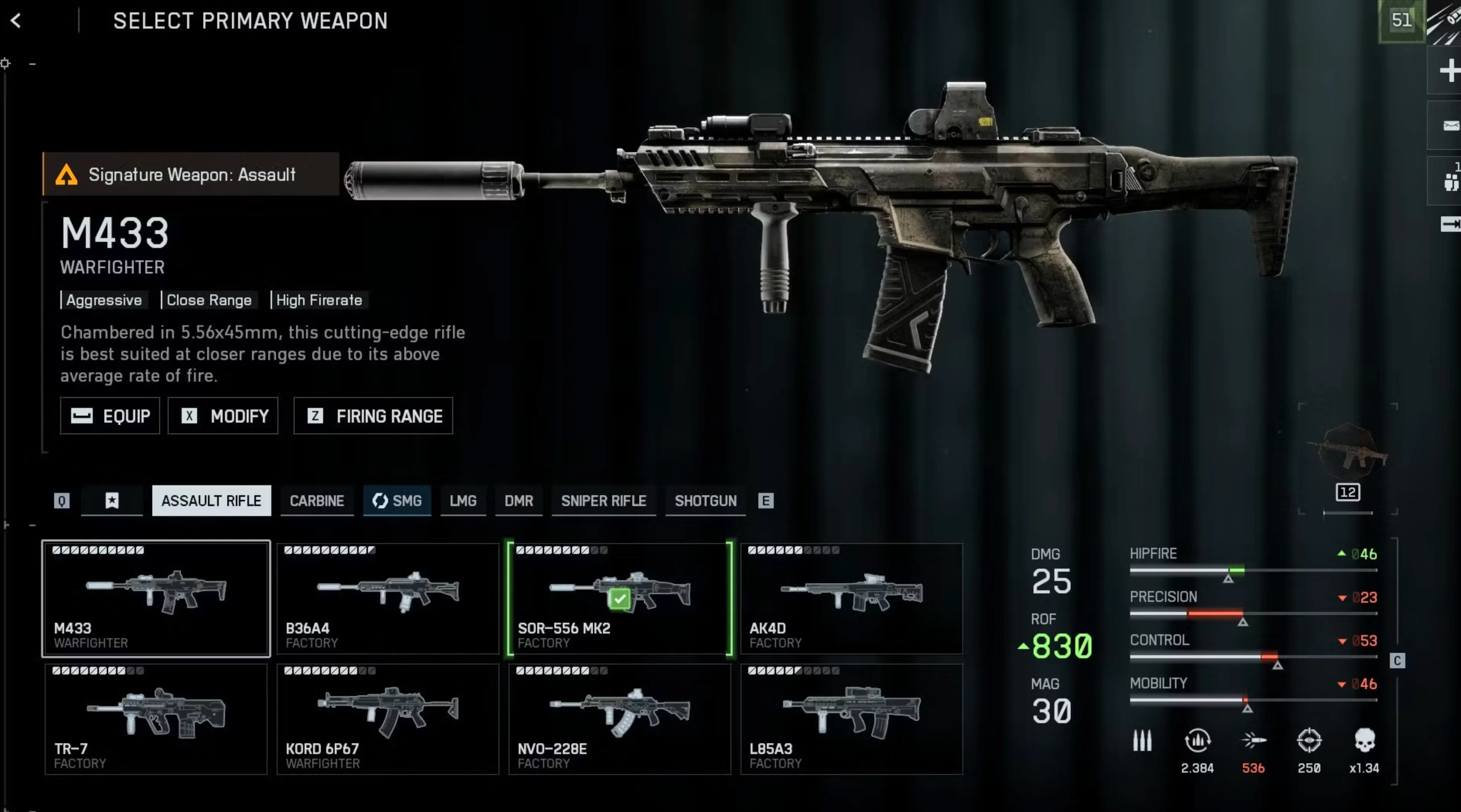Click the reload speed icon above 2.384
1461x812 pixels.
(x=1198, y=741)
